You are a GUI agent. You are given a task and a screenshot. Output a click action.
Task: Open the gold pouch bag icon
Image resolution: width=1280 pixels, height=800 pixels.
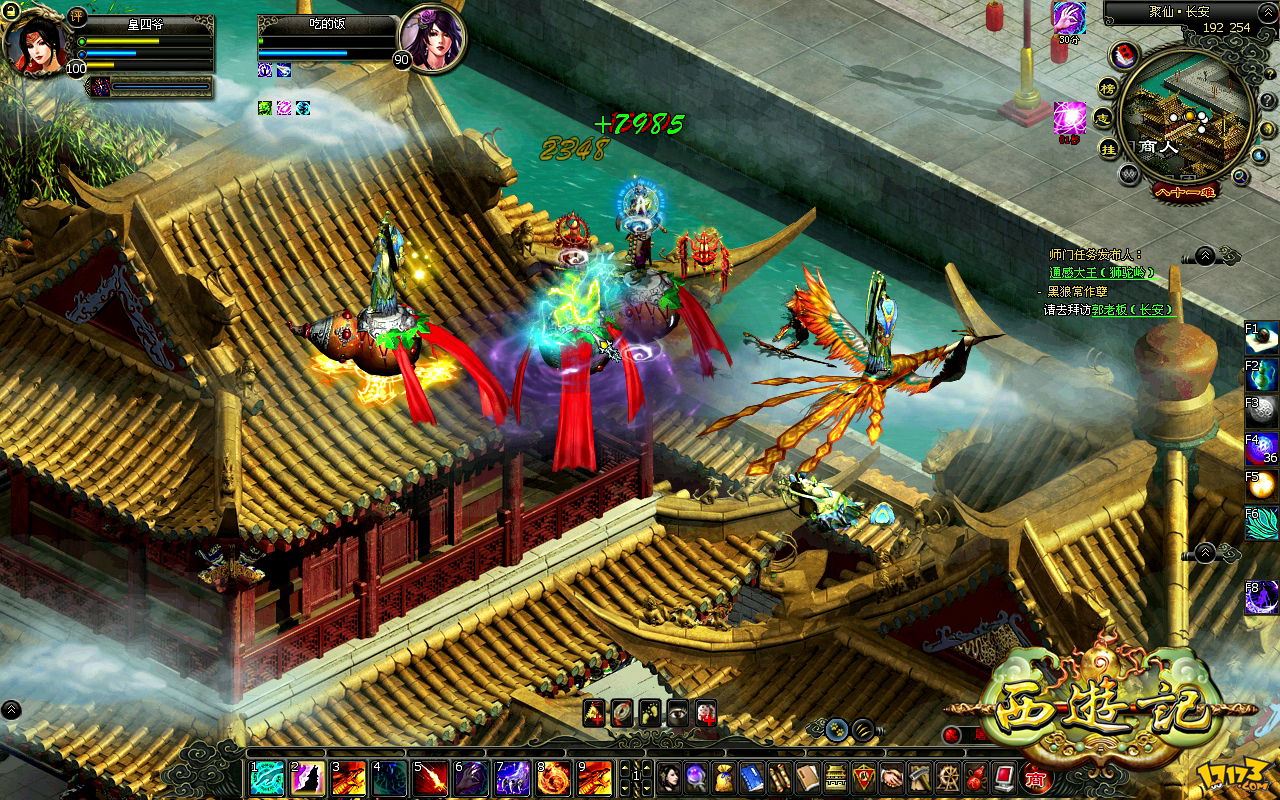(724, 778)
